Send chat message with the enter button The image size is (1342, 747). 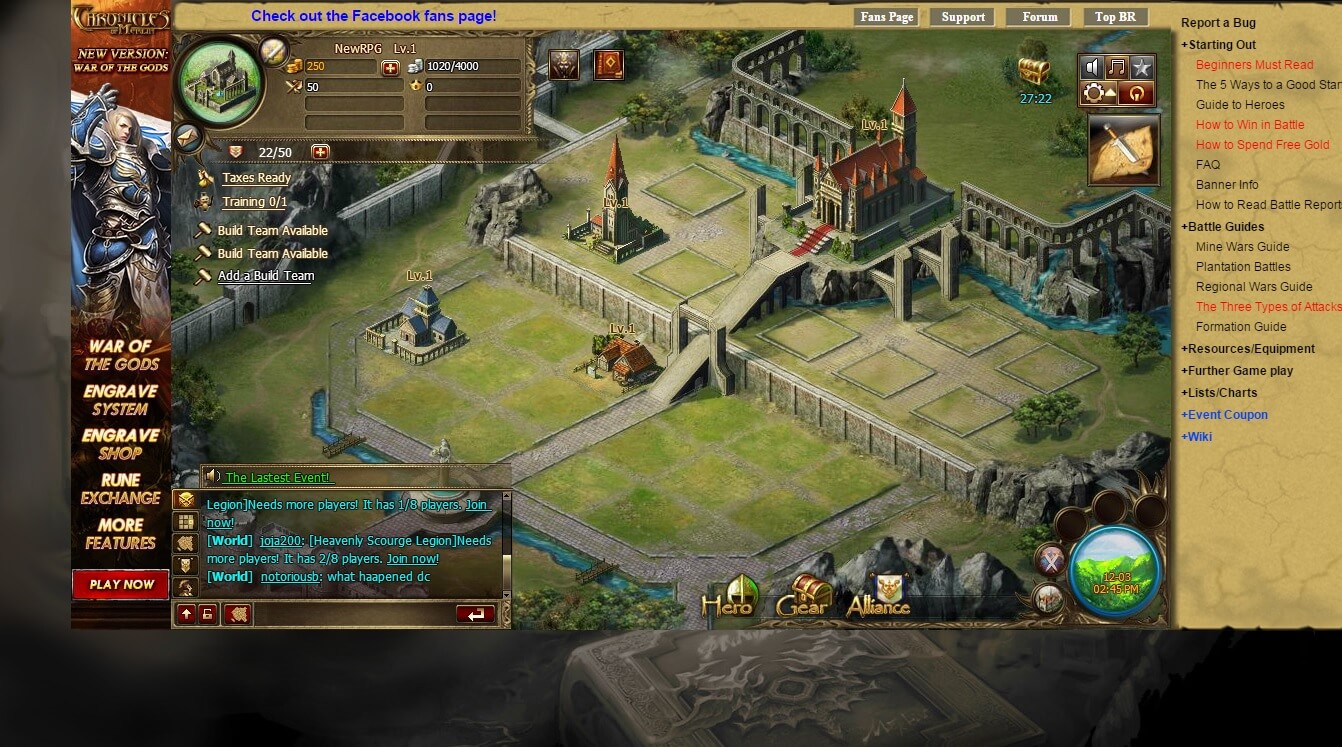tap(475, 614)
